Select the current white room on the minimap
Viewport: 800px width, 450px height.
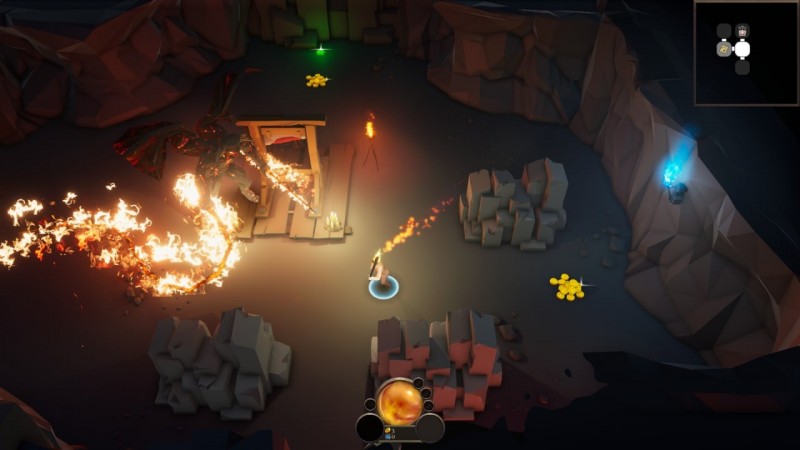(x=742, y=48)
